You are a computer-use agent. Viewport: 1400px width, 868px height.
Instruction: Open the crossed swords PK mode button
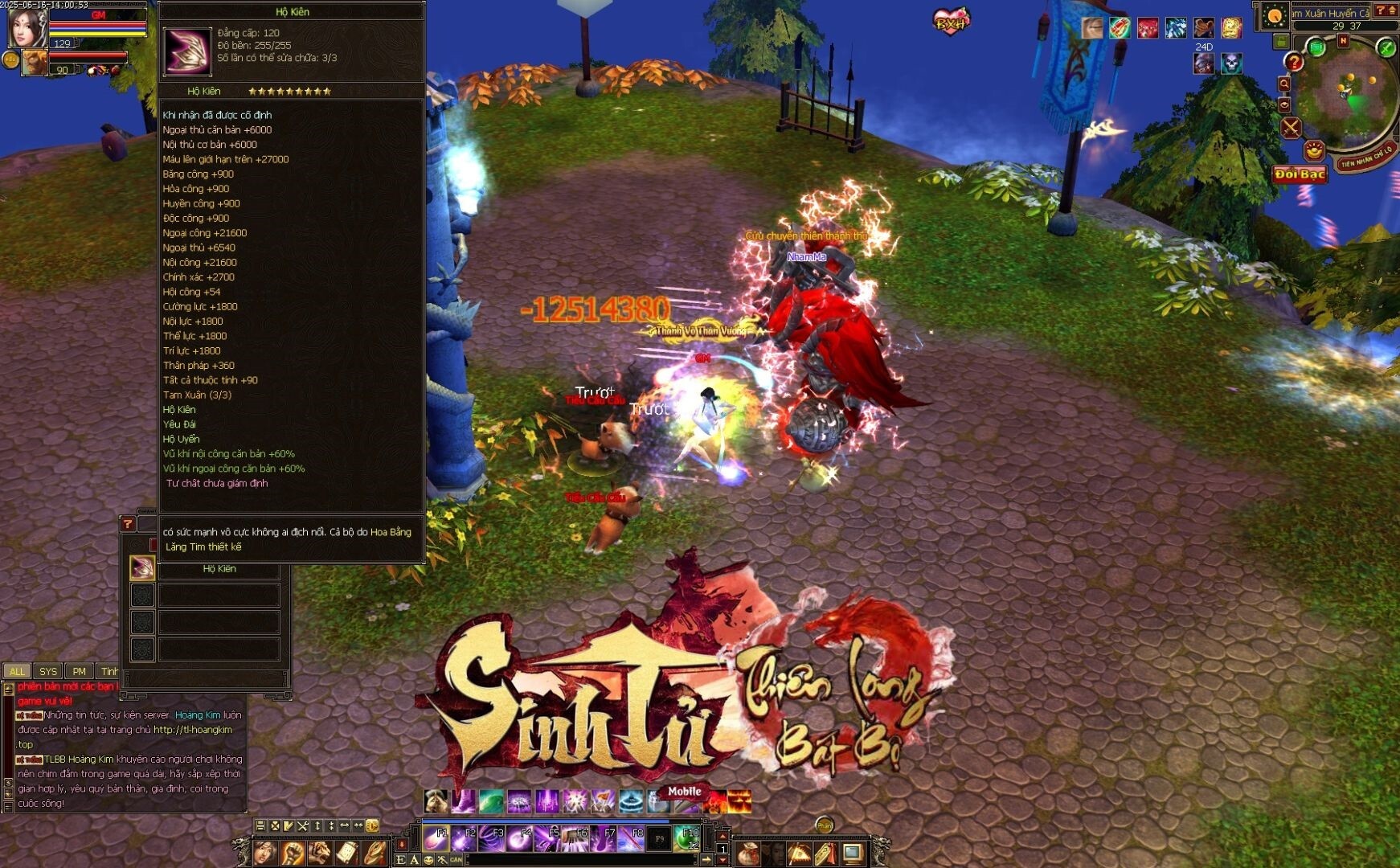[x=1291, y=128]
